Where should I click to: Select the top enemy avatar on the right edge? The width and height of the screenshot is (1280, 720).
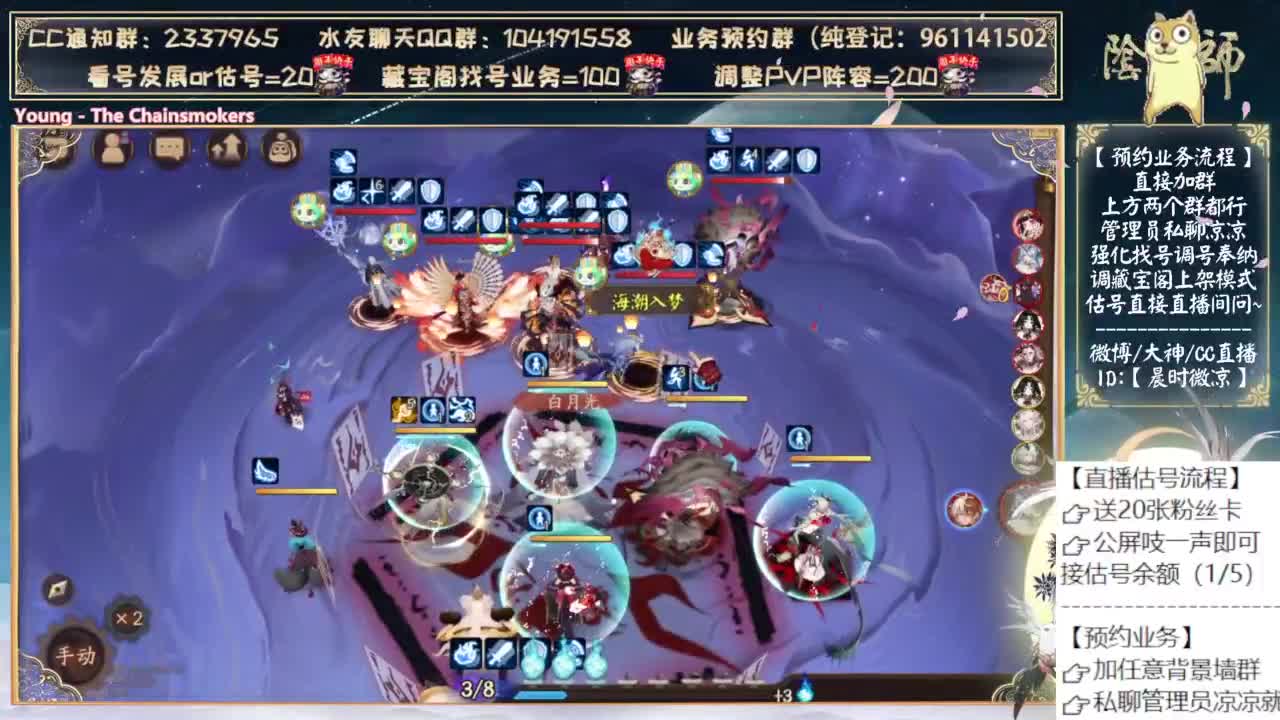point(1027,225)
